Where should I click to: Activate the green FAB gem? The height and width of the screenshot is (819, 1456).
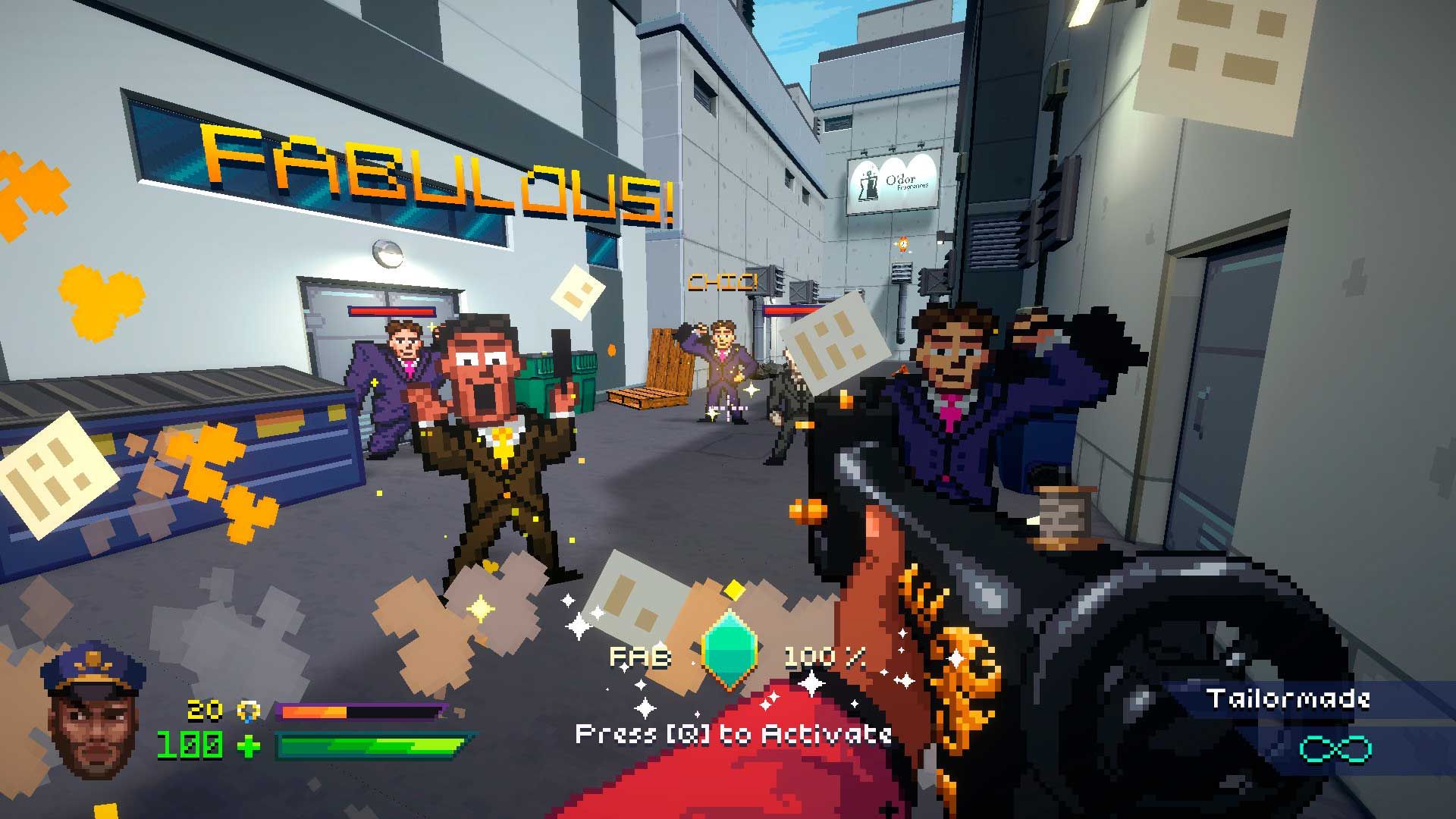point(729,650)
